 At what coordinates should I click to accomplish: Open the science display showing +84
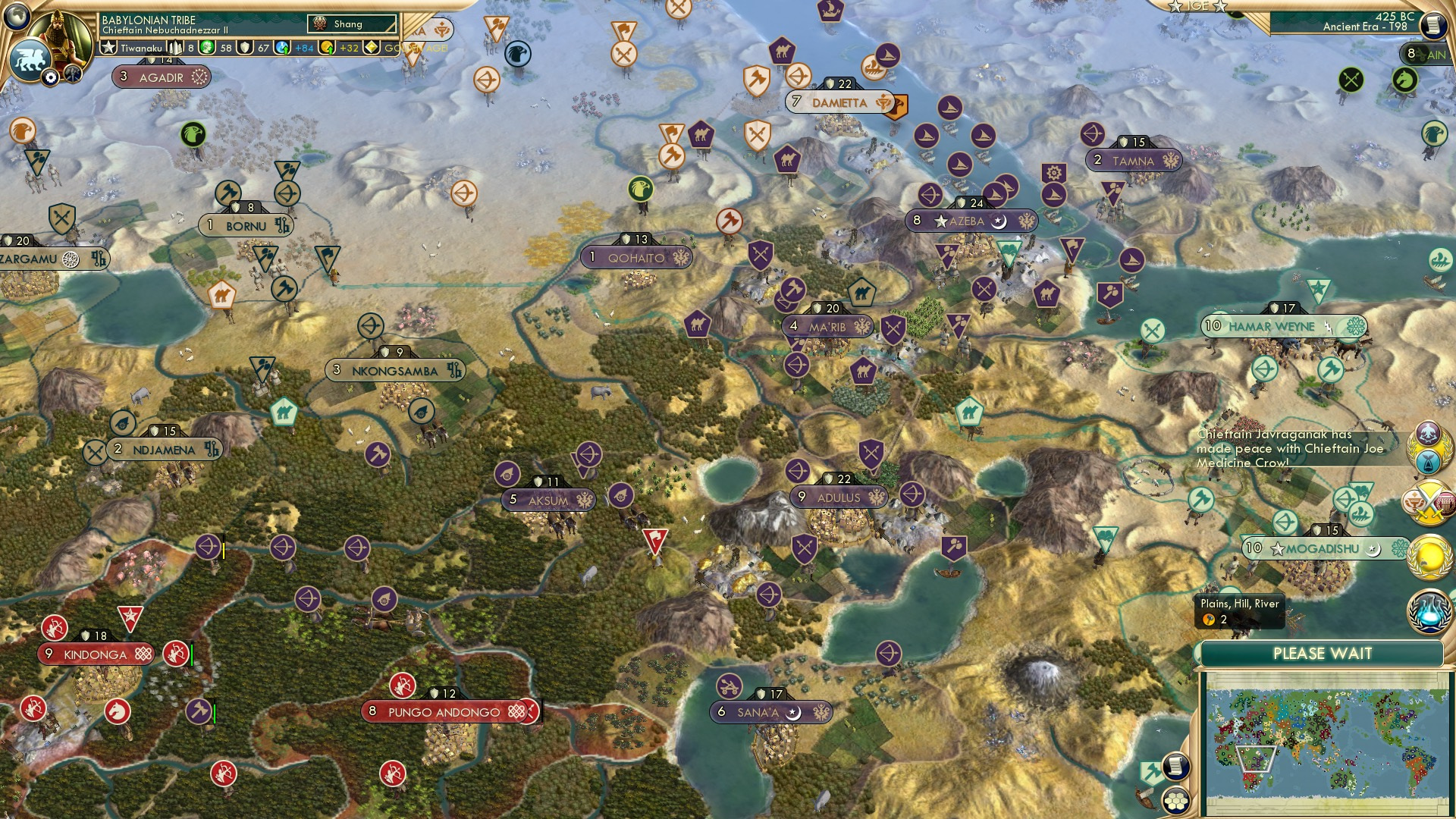click(303, 48)
